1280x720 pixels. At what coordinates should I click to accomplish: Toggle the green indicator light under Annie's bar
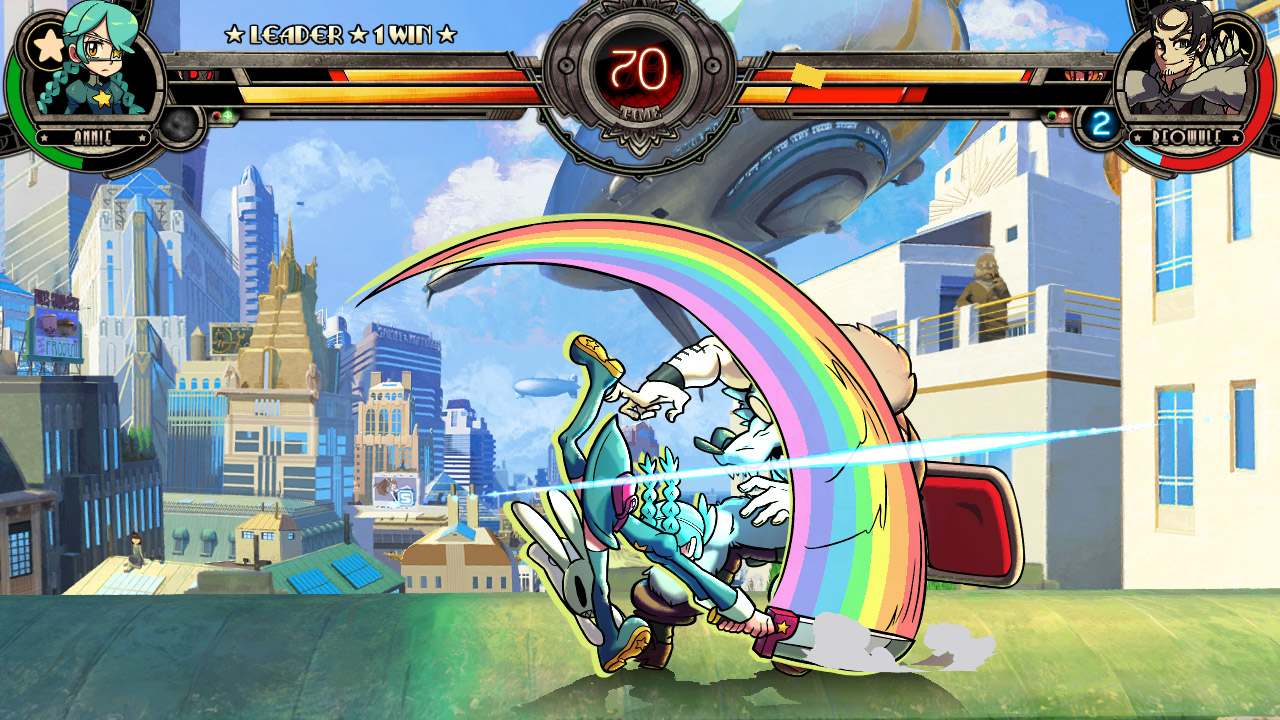point(227,115)
